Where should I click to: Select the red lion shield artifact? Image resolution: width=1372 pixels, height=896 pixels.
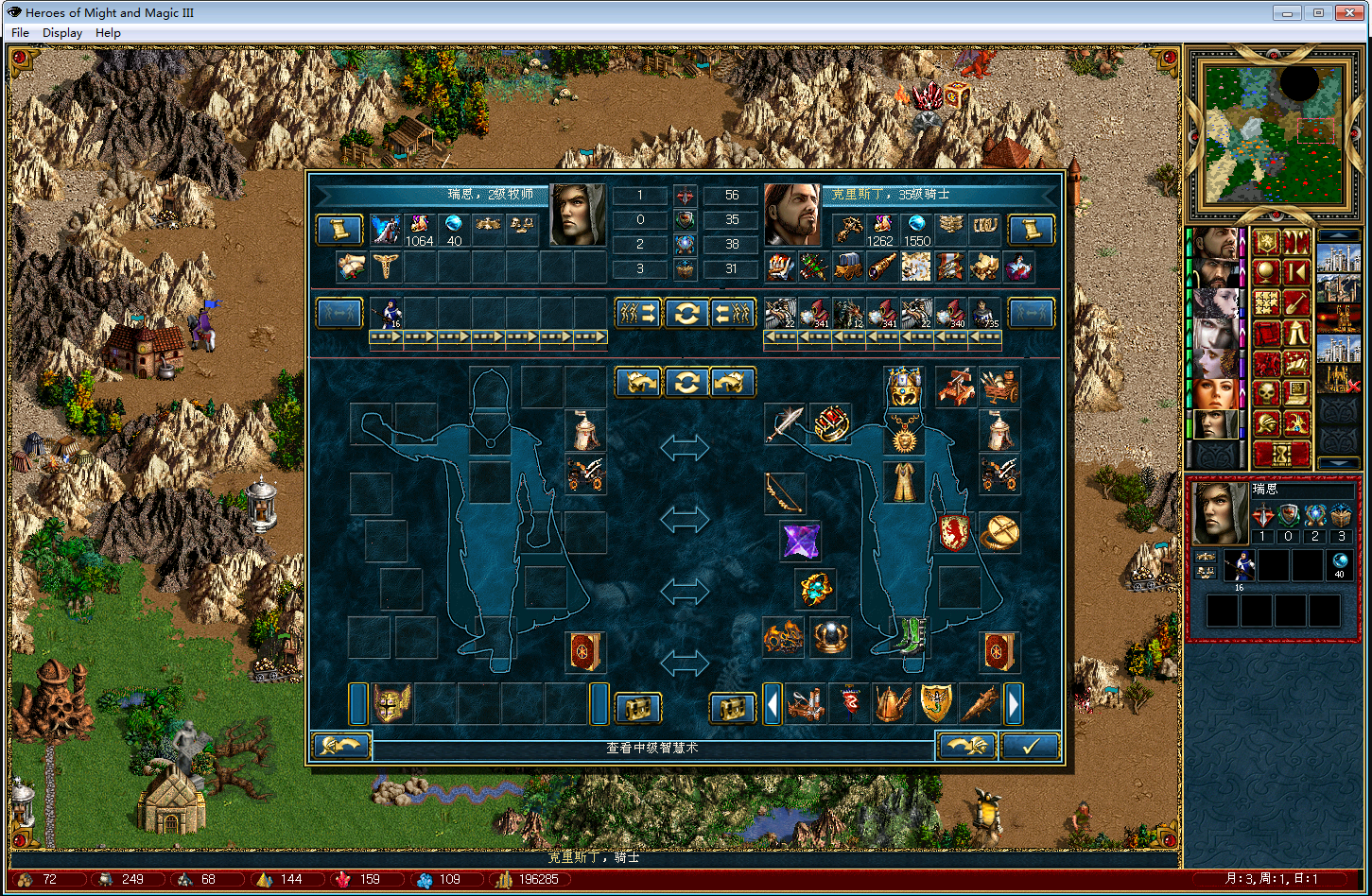coord(955,534)
